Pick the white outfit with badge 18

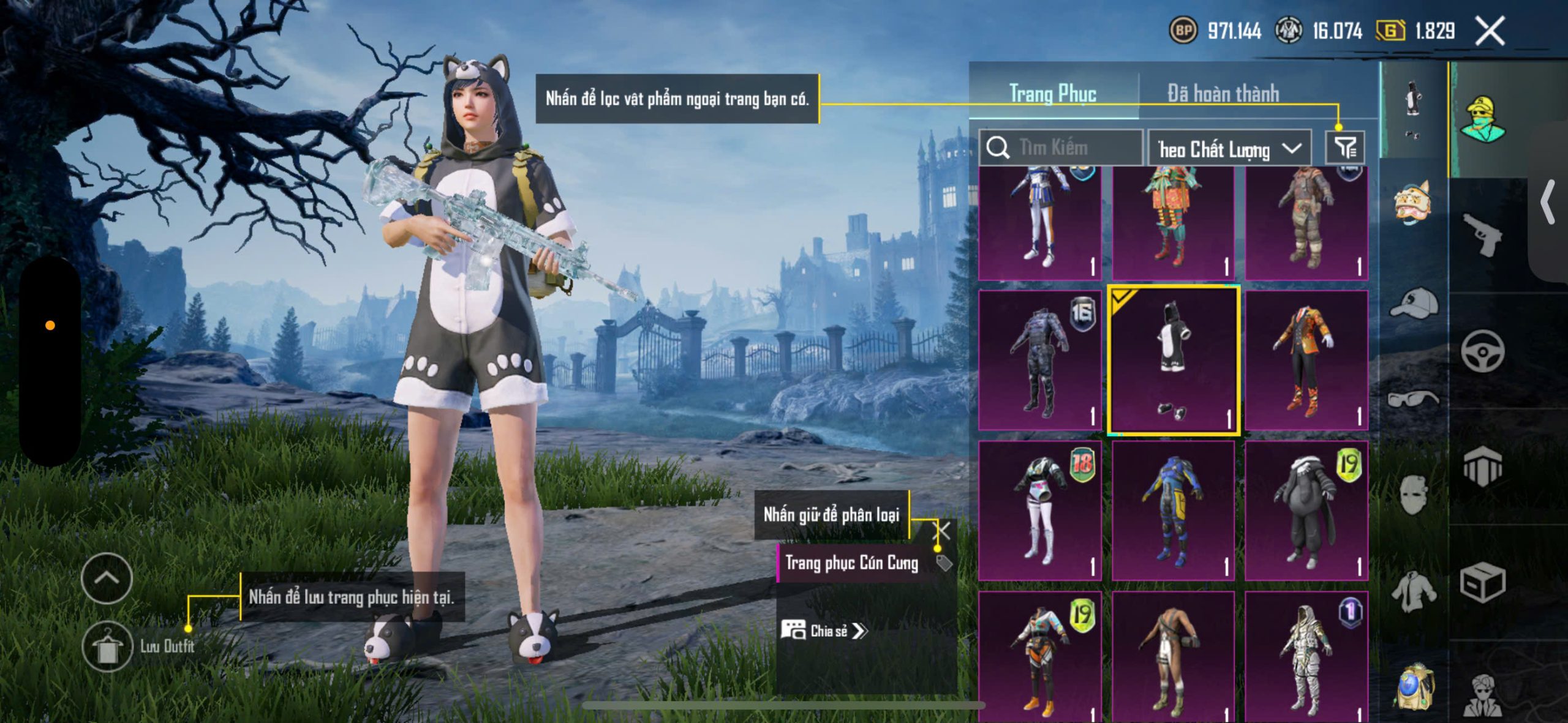[x=1040, y=511]
